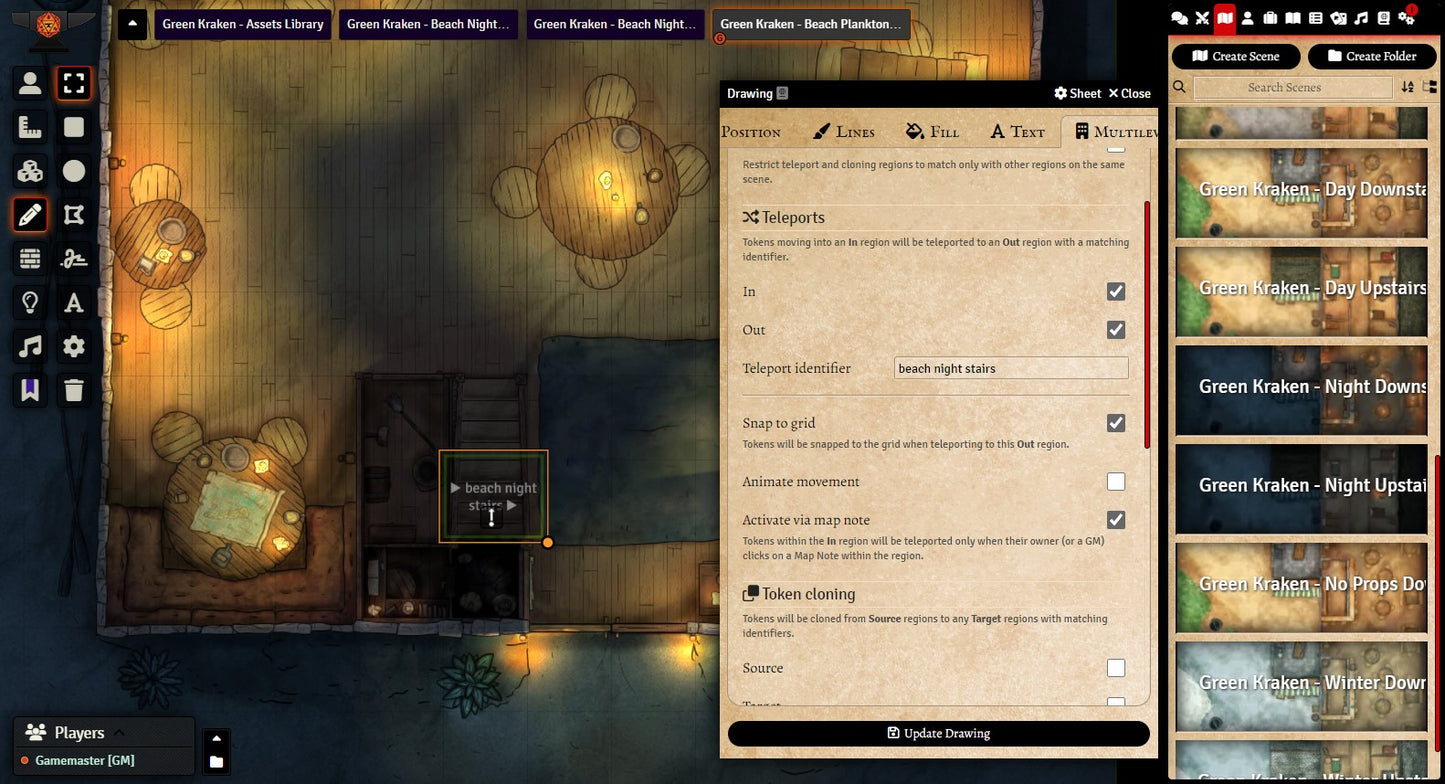The height and width of the screenshot is (784, 1445).
Task: Toggle the Teleports In checkbox
Action: click(x=1116, y=291)
